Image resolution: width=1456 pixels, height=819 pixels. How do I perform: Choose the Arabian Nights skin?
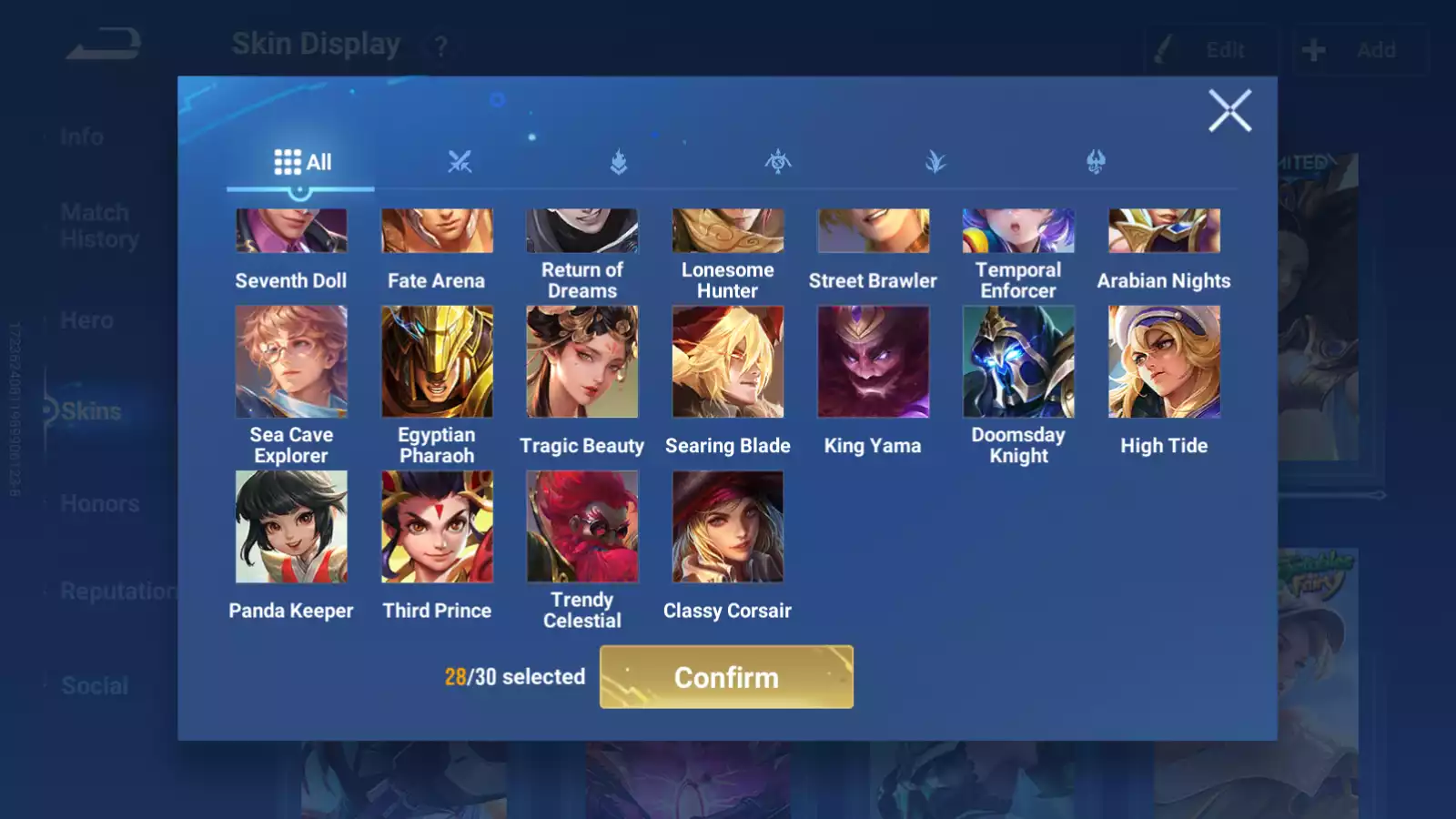pyautogui.click(x=1164, y=231)
